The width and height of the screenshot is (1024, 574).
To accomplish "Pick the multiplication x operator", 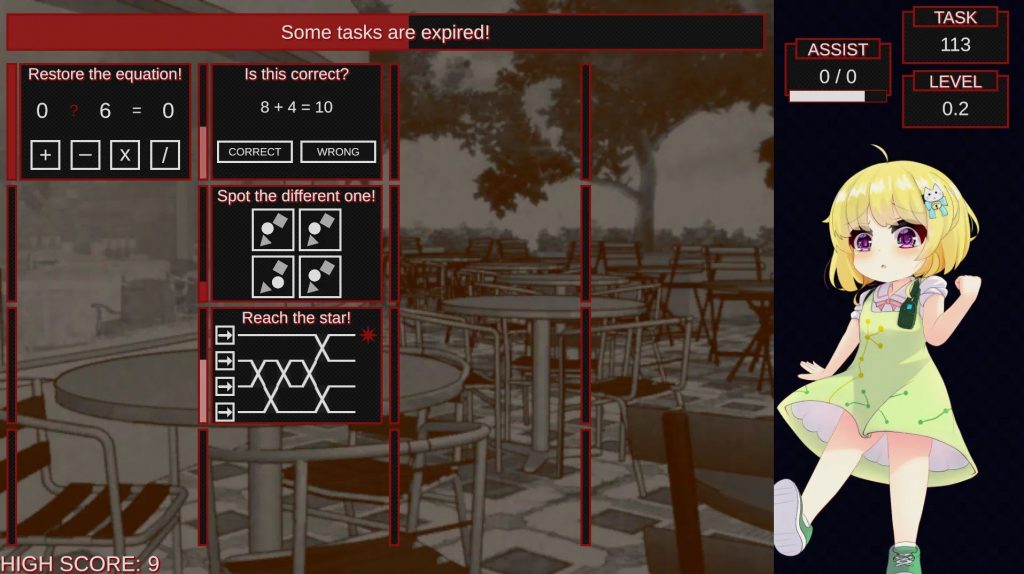I will tap(125, 155).
